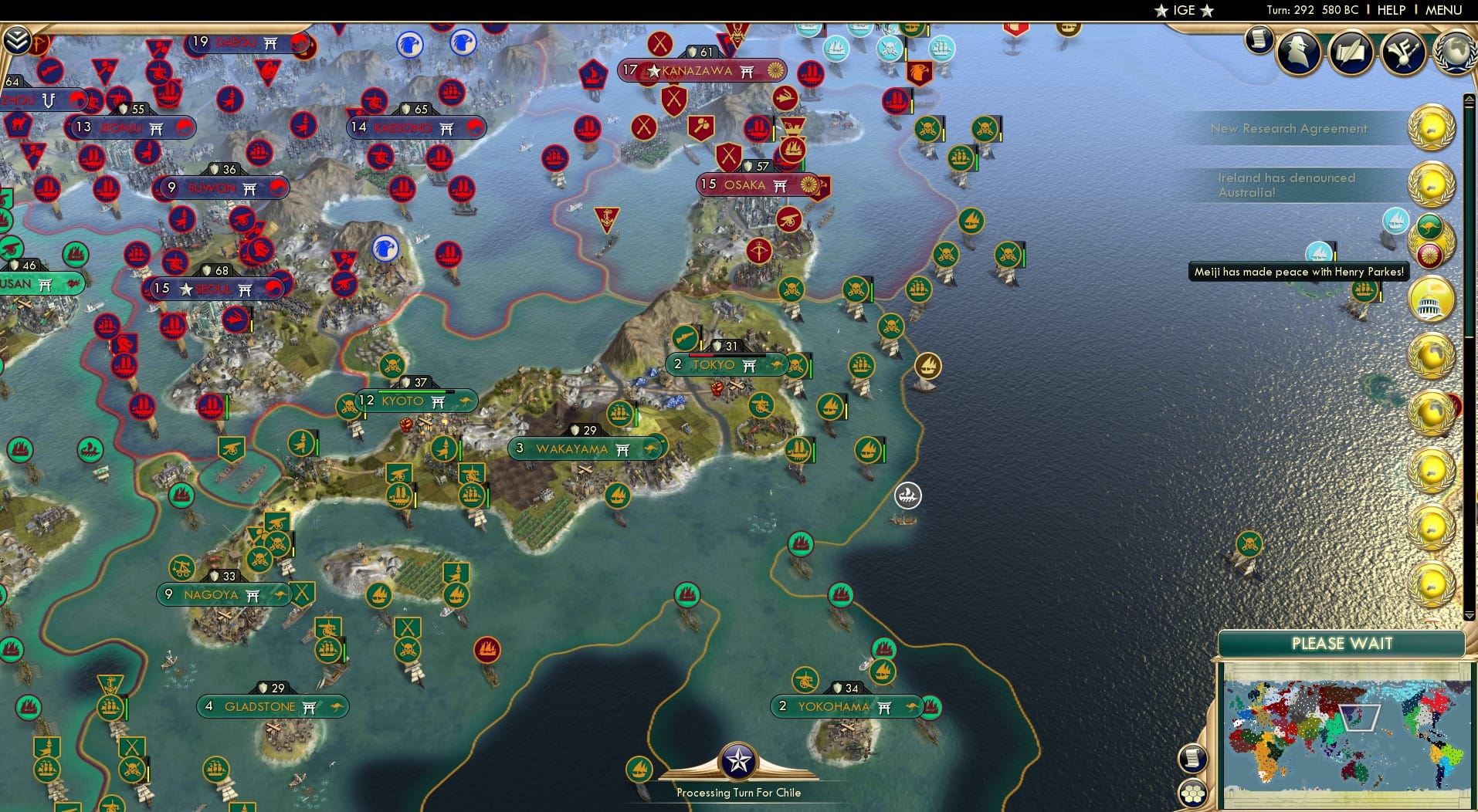Click the IGE button in the top bar
This screenshot has height=812, width=1478.
1181,10
